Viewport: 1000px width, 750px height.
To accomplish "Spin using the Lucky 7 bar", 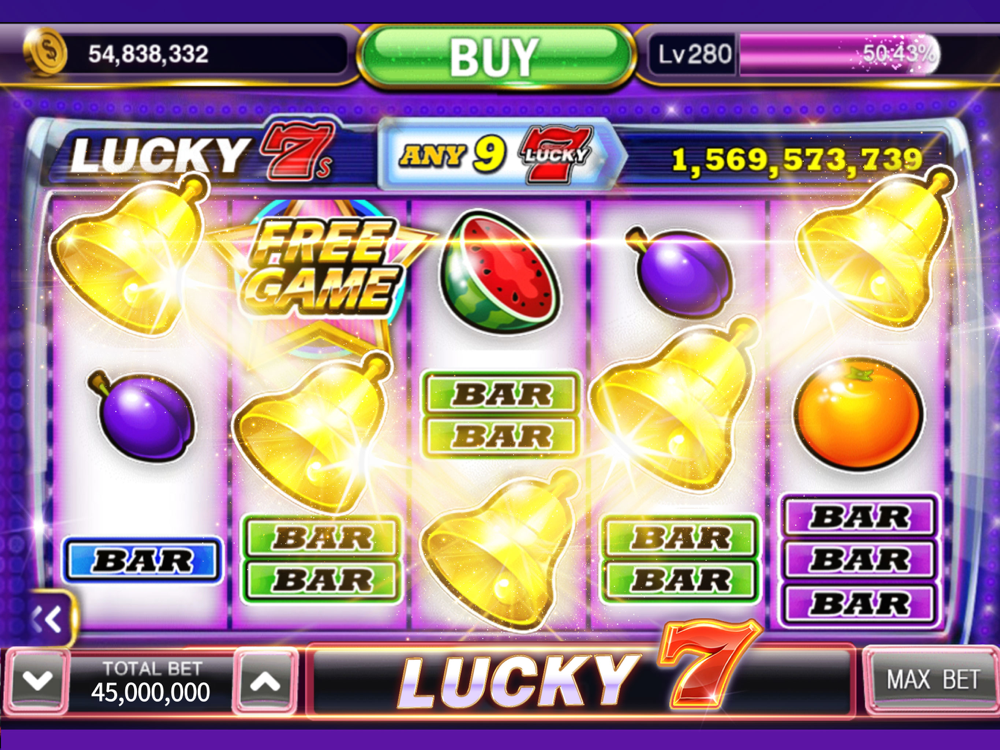I will (580, 681).
